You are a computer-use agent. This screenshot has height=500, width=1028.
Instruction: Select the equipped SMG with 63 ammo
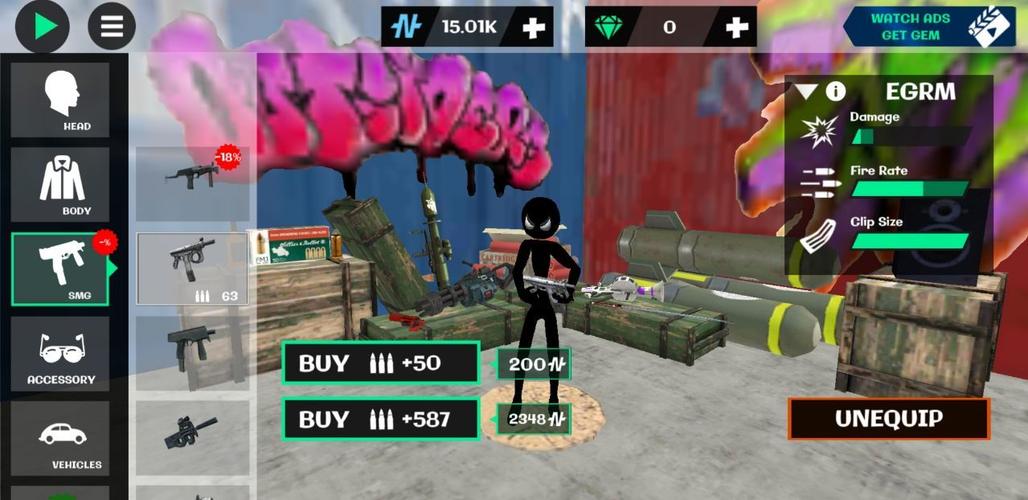pos(192,268)
